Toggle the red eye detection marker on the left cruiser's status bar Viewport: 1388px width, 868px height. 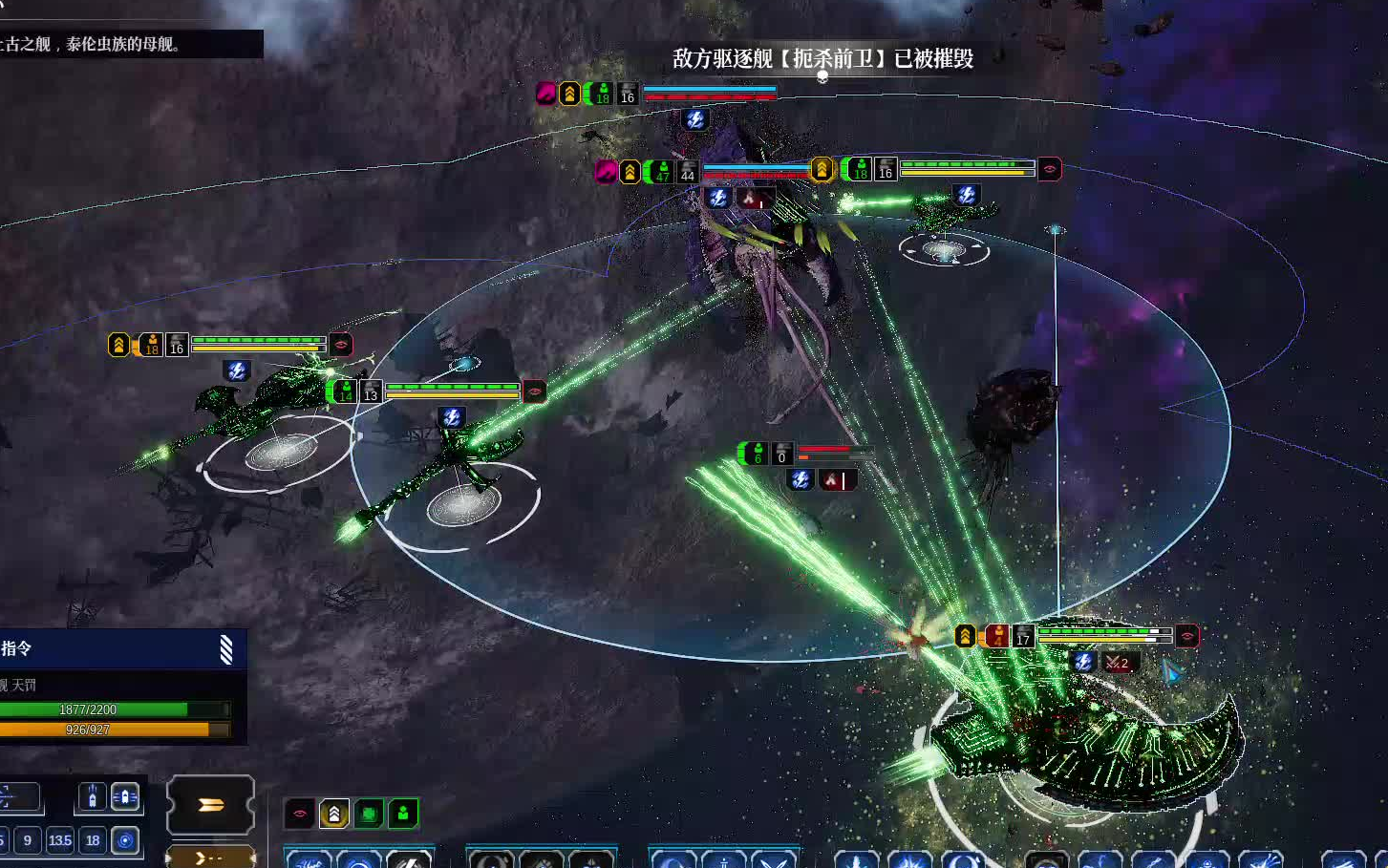pos(341,345)
